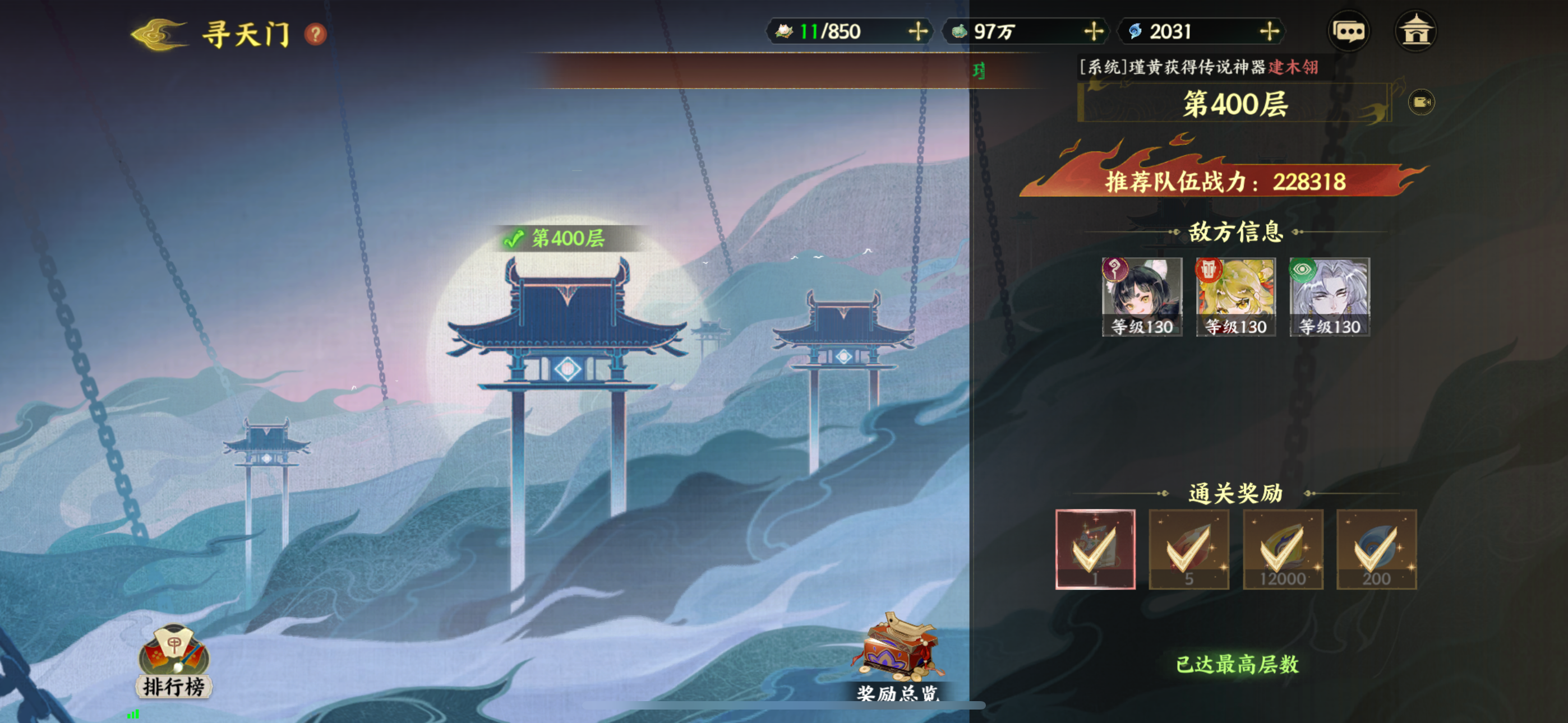Add more stamina with the plus button
Screen dimensions: 1568x723
click(917, 31)
